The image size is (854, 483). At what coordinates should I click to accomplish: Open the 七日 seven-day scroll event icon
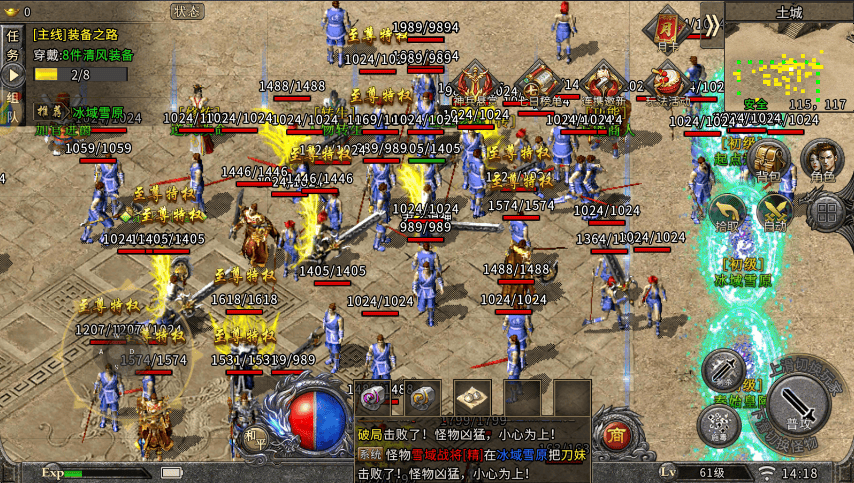tap(541, 81)
